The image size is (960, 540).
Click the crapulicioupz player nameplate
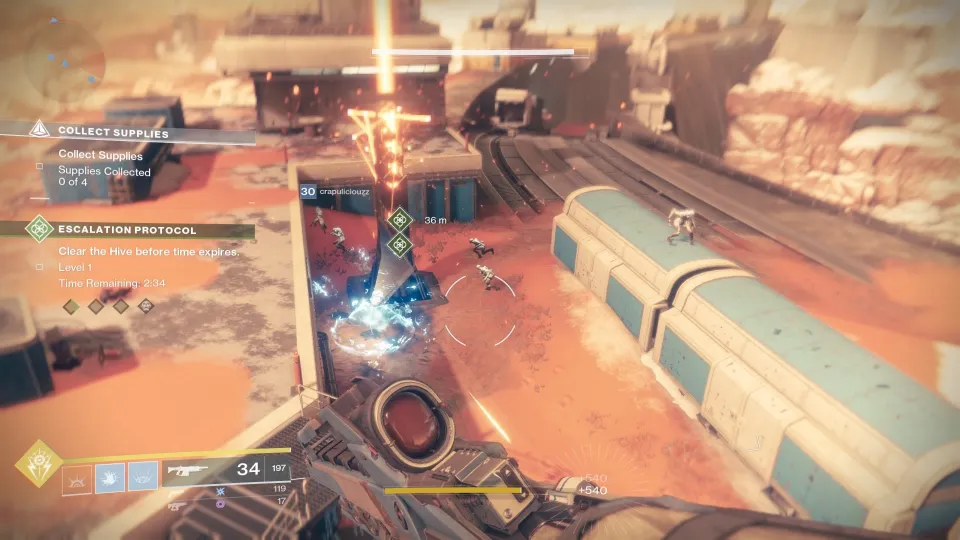349,192
